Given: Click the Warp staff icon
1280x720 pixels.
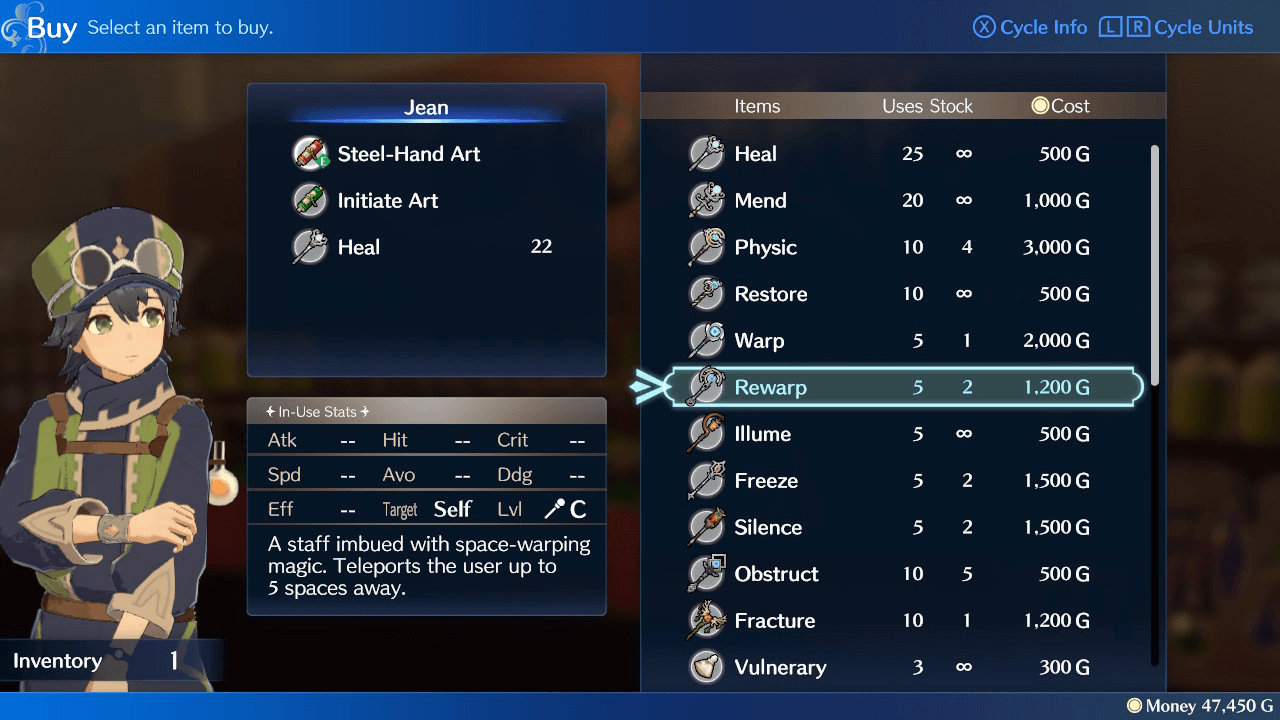Looking at the screenshot, I should [707, 340].
